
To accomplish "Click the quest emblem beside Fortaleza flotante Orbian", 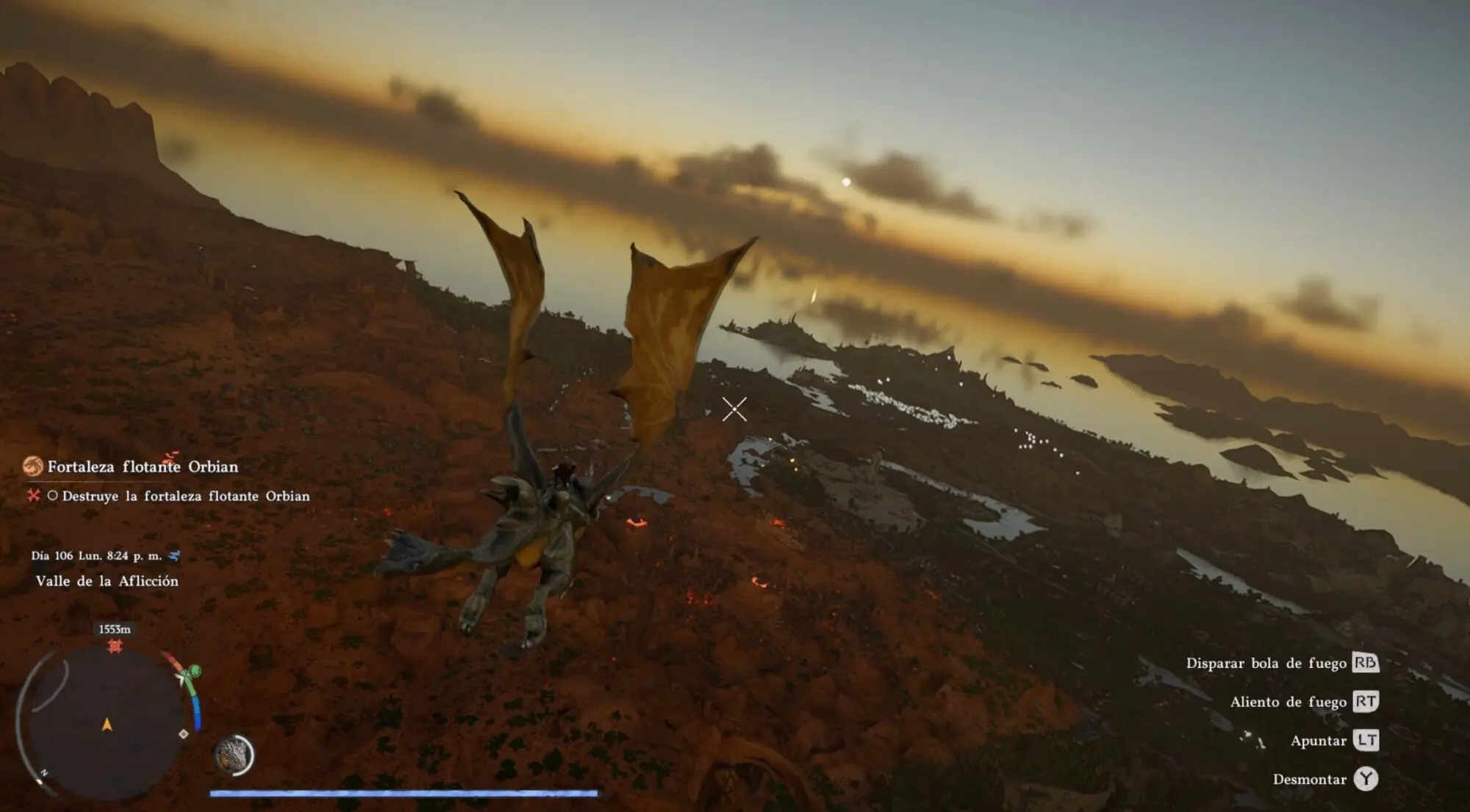I will pos(32,466).
